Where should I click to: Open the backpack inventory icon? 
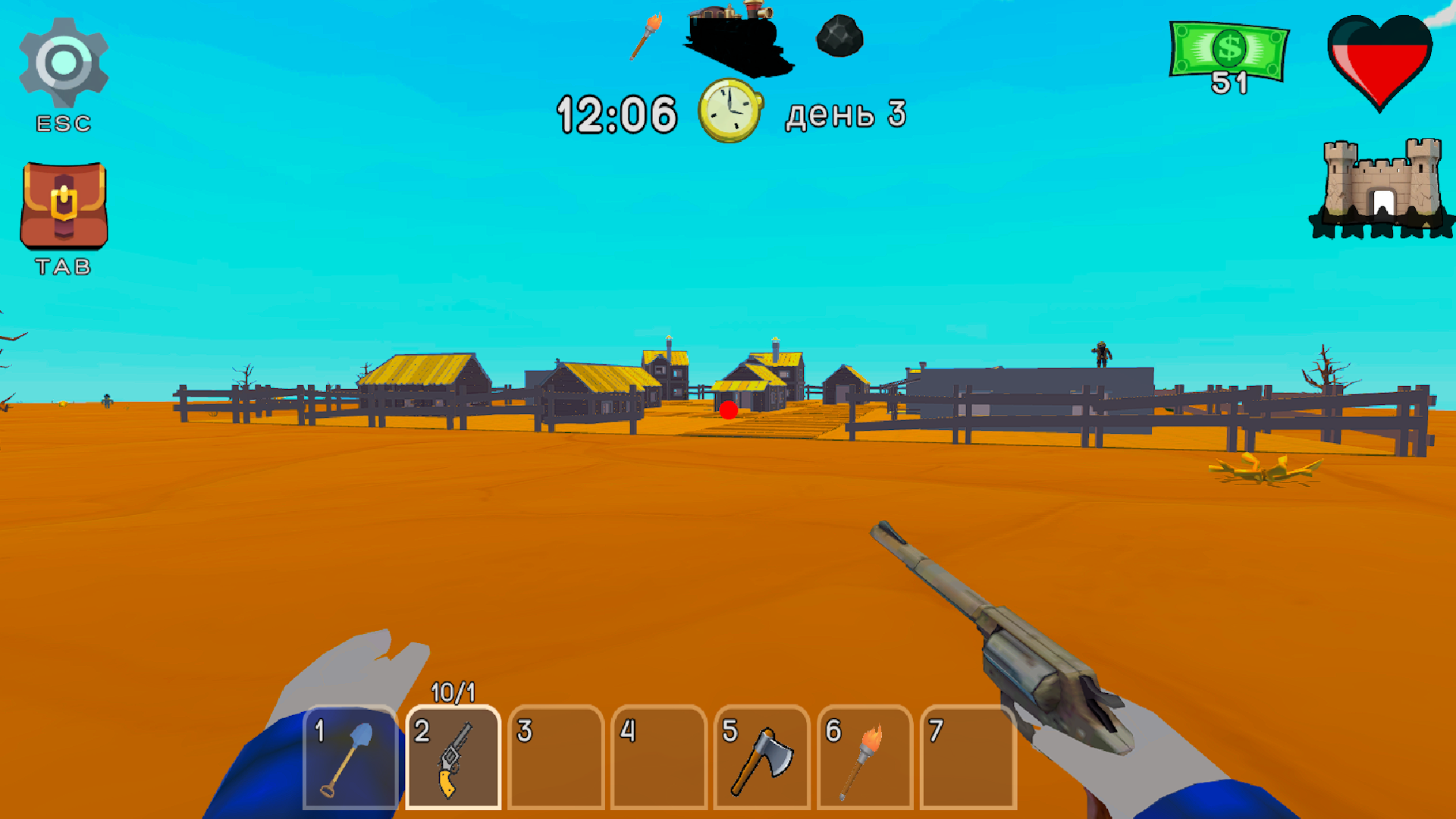pos(64,205)
